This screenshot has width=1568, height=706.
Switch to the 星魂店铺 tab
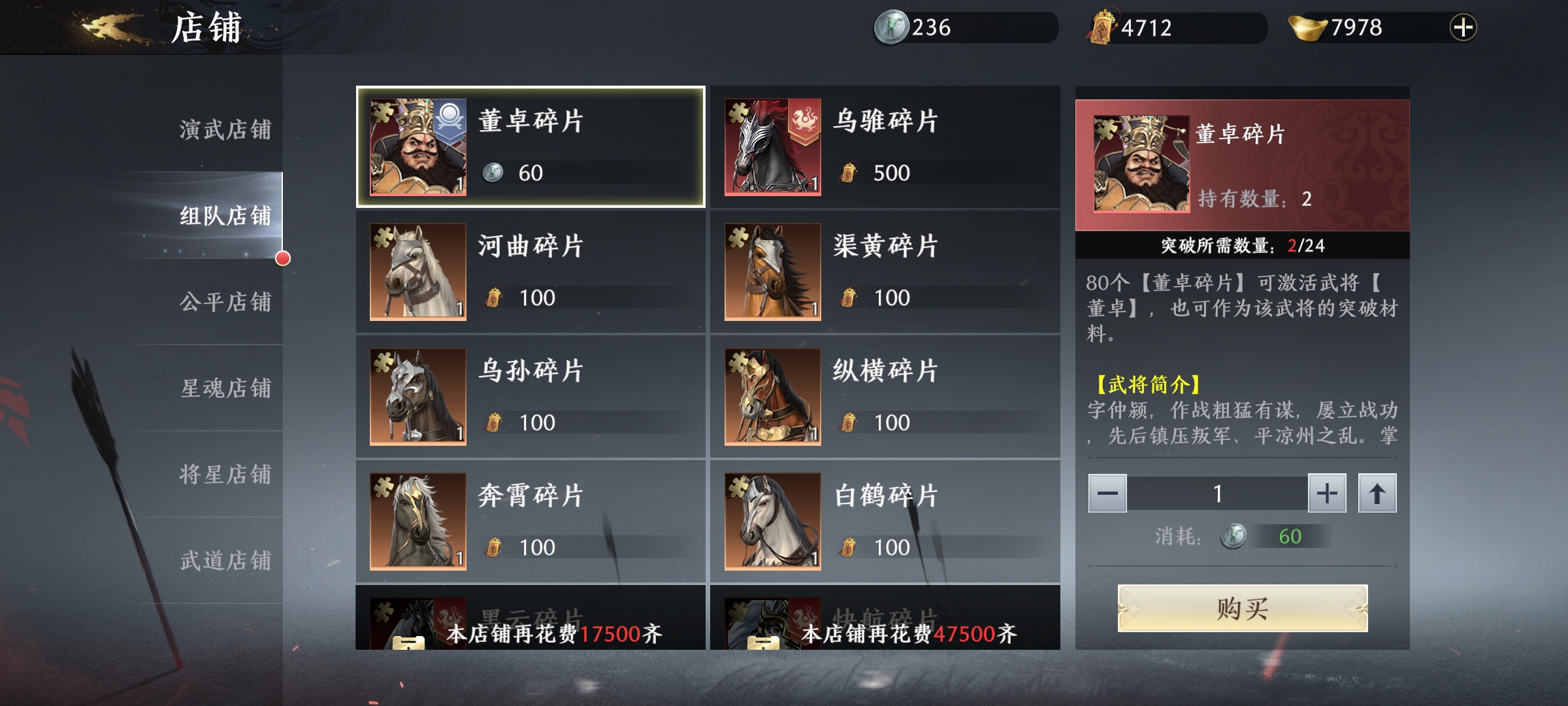(225, 388)
